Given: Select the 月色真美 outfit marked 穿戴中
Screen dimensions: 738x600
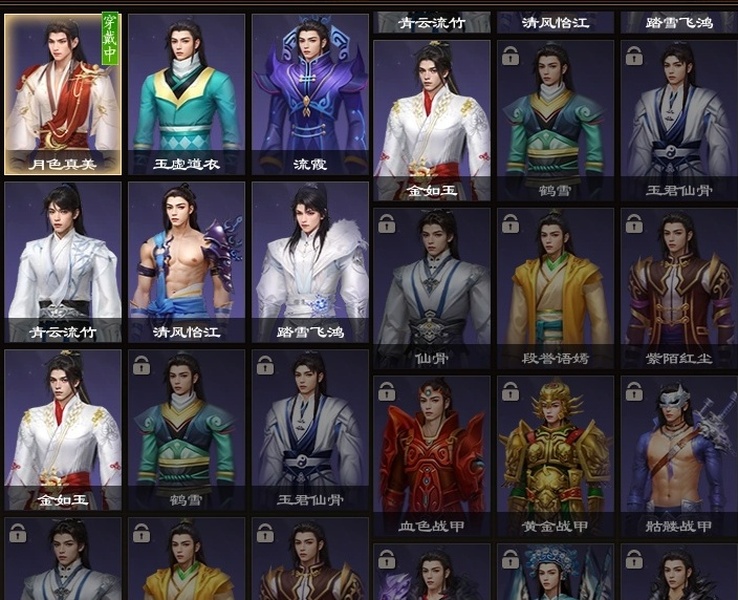Looking at the screenshot, I should point(63,94).
